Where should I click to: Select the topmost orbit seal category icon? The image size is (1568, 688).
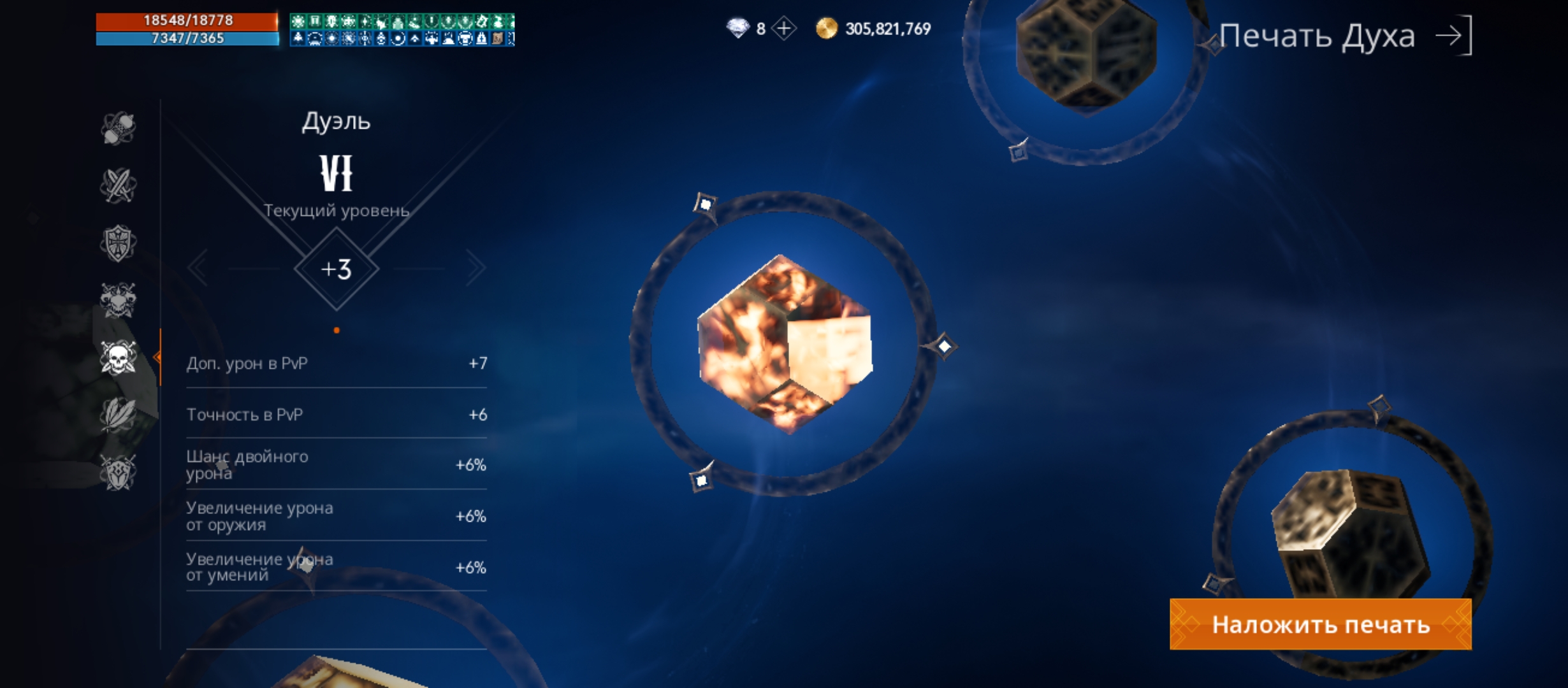point(119,127)
